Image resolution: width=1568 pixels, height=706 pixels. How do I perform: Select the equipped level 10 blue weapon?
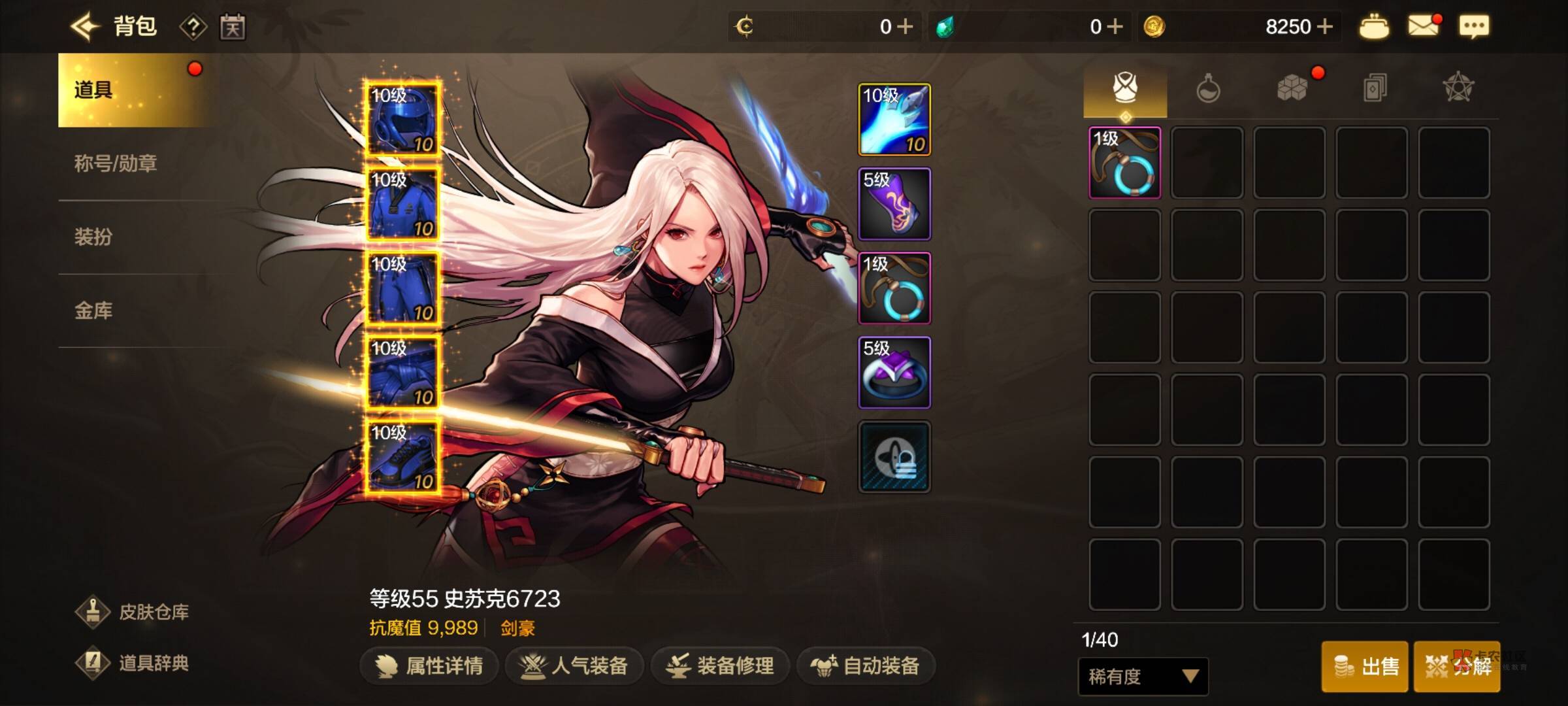[894, 120]
